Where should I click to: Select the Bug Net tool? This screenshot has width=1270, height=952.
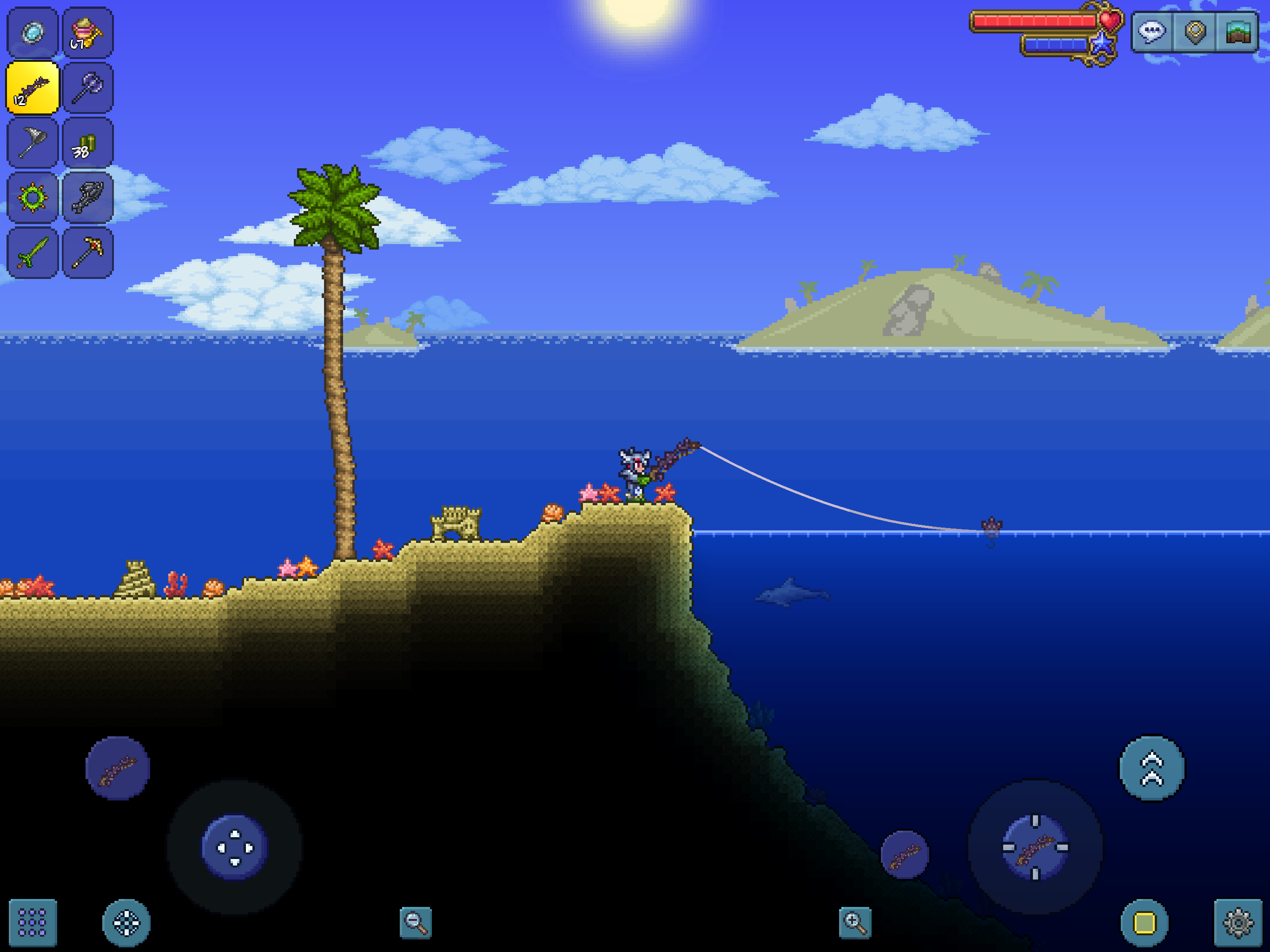(32, 142)
